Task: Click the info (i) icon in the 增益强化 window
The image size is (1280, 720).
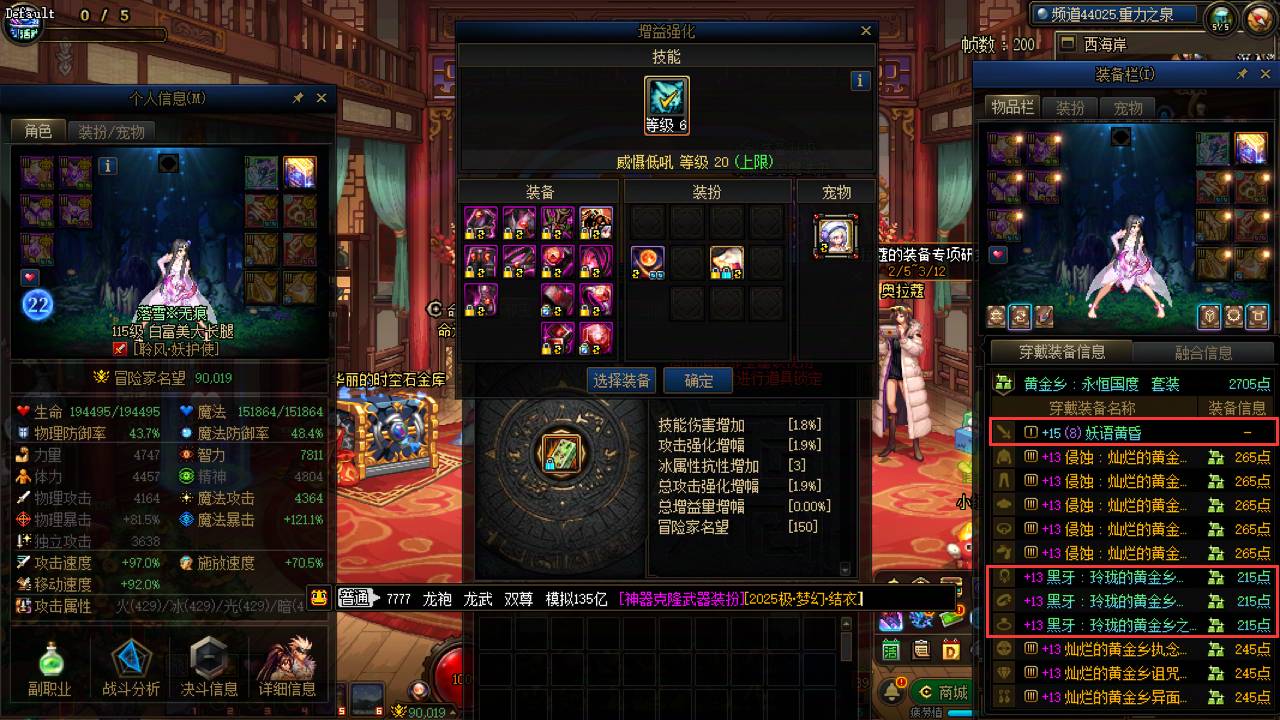Action: (860, 80)
